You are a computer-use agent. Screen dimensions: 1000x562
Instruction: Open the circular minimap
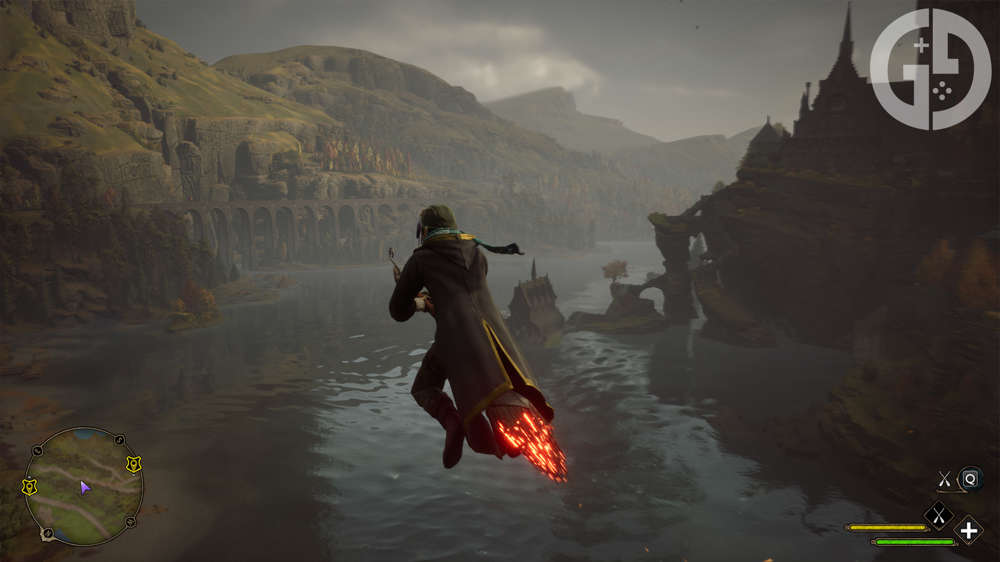84,487
